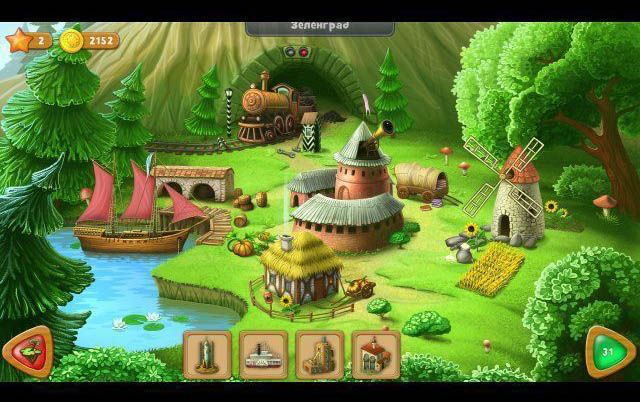Pick the mine building card
The width and height of the screenshot is (640, 402).
(320, 354)
